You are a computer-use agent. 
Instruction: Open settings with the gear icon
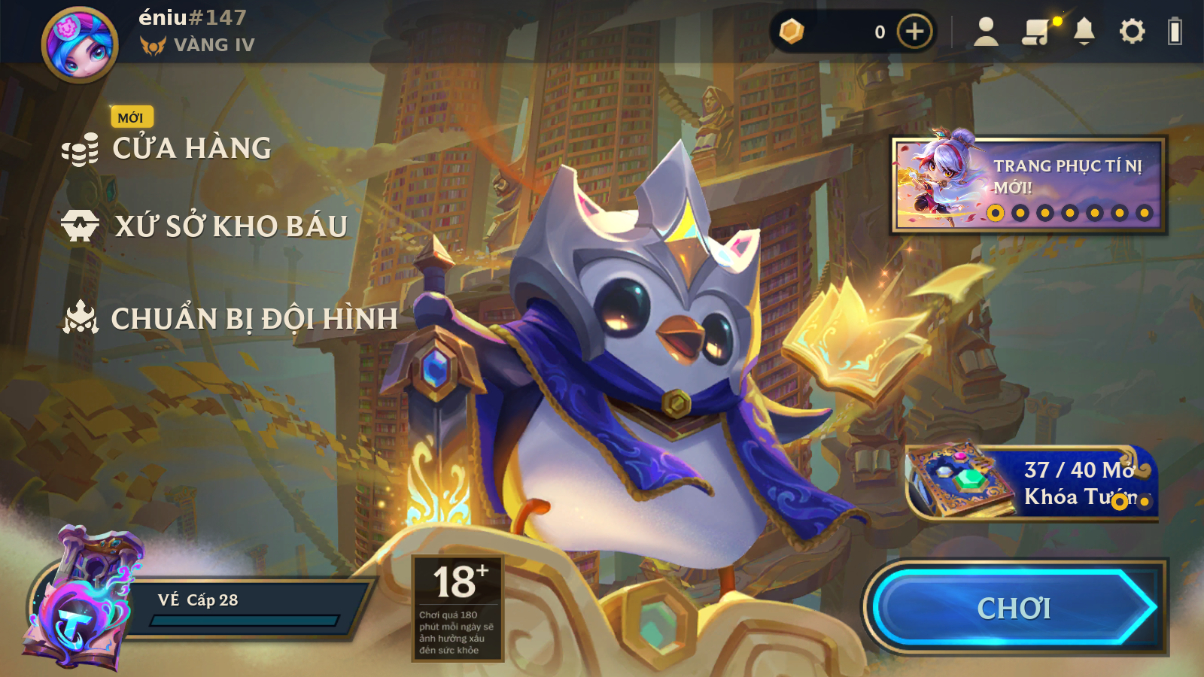[x=1132, y=32]
